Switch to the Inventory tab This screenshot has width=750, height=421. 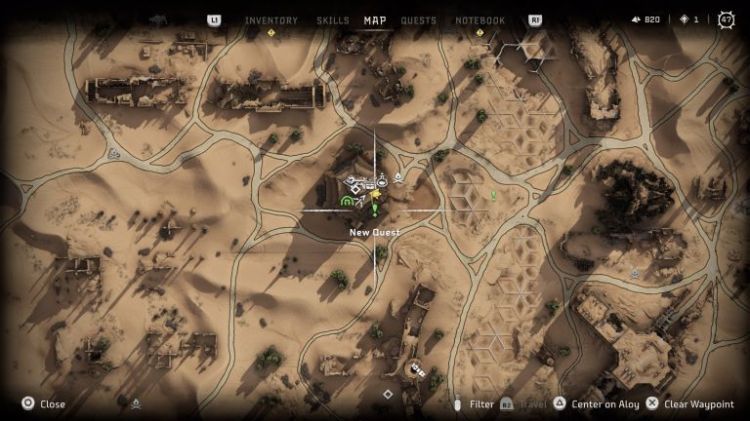coord(270,20)
